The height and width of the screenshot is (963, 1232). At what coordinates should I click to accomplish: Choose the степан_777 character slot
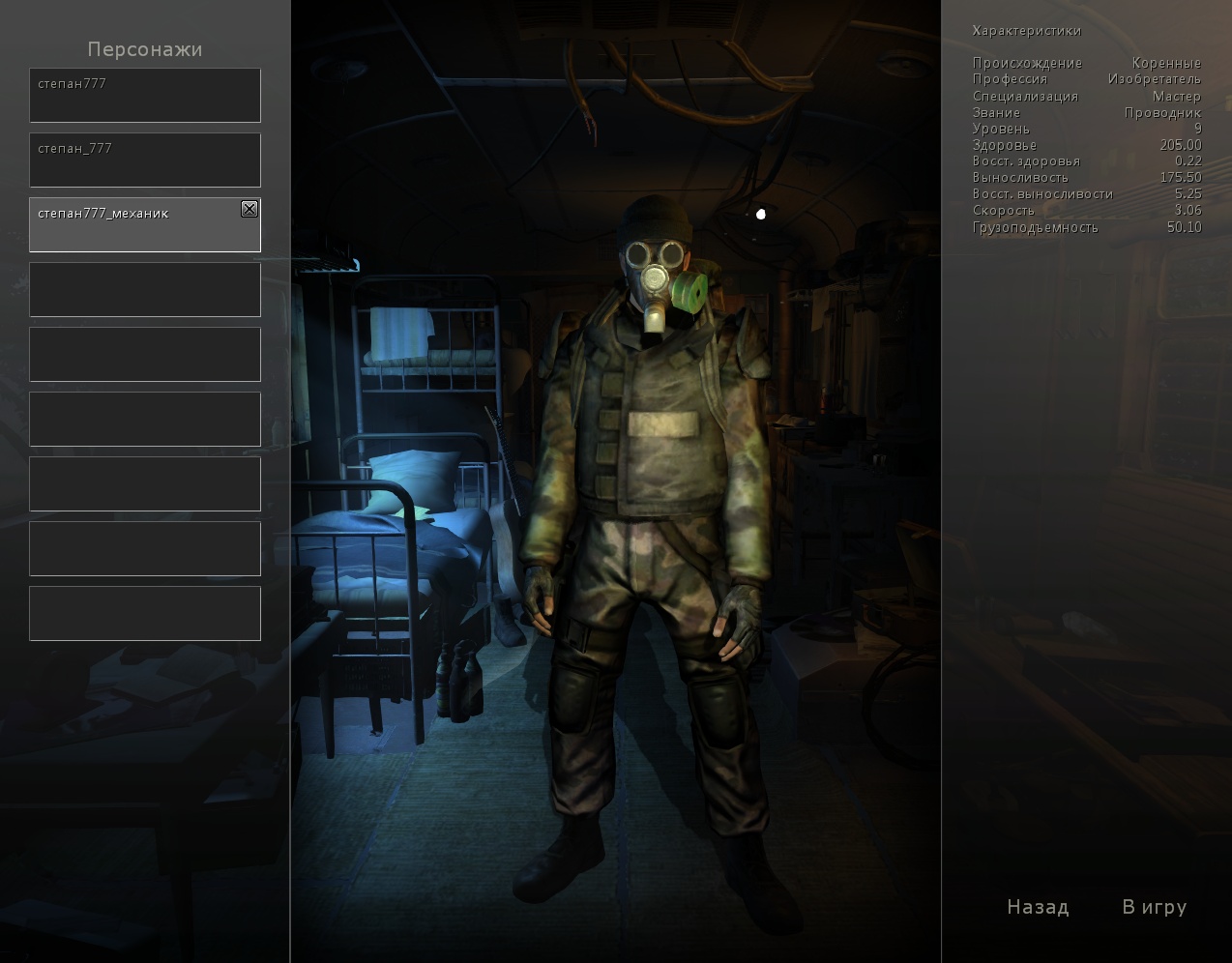click(144, 160)
